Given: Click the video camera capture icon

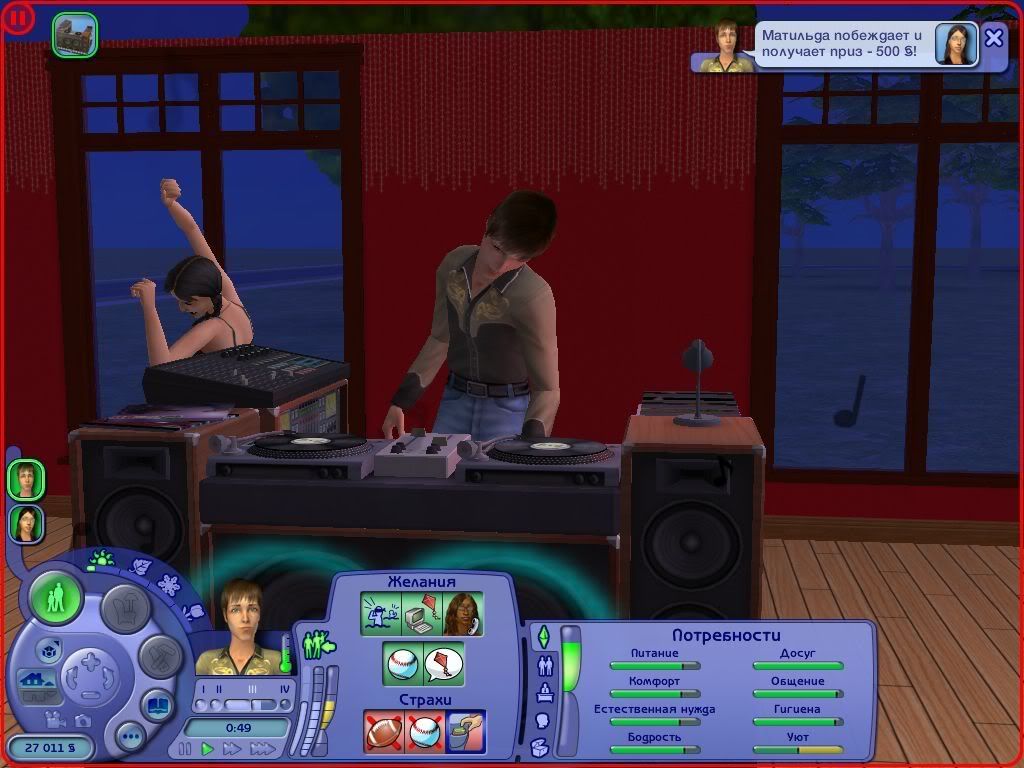Looking at the screenshot, I should tap(56, 720).
